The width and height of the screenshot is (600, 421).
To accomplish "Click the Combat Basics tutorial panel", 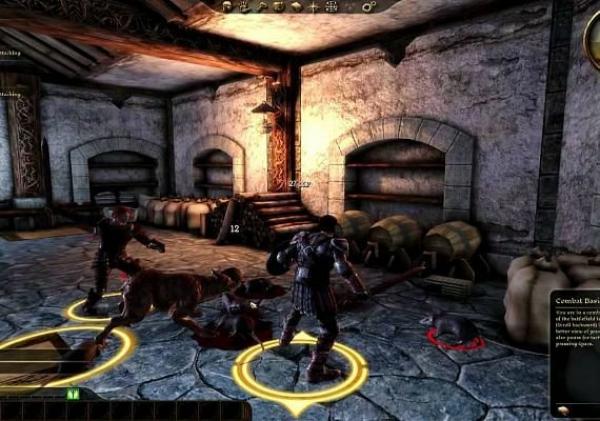I will click(x=574, y=350).
